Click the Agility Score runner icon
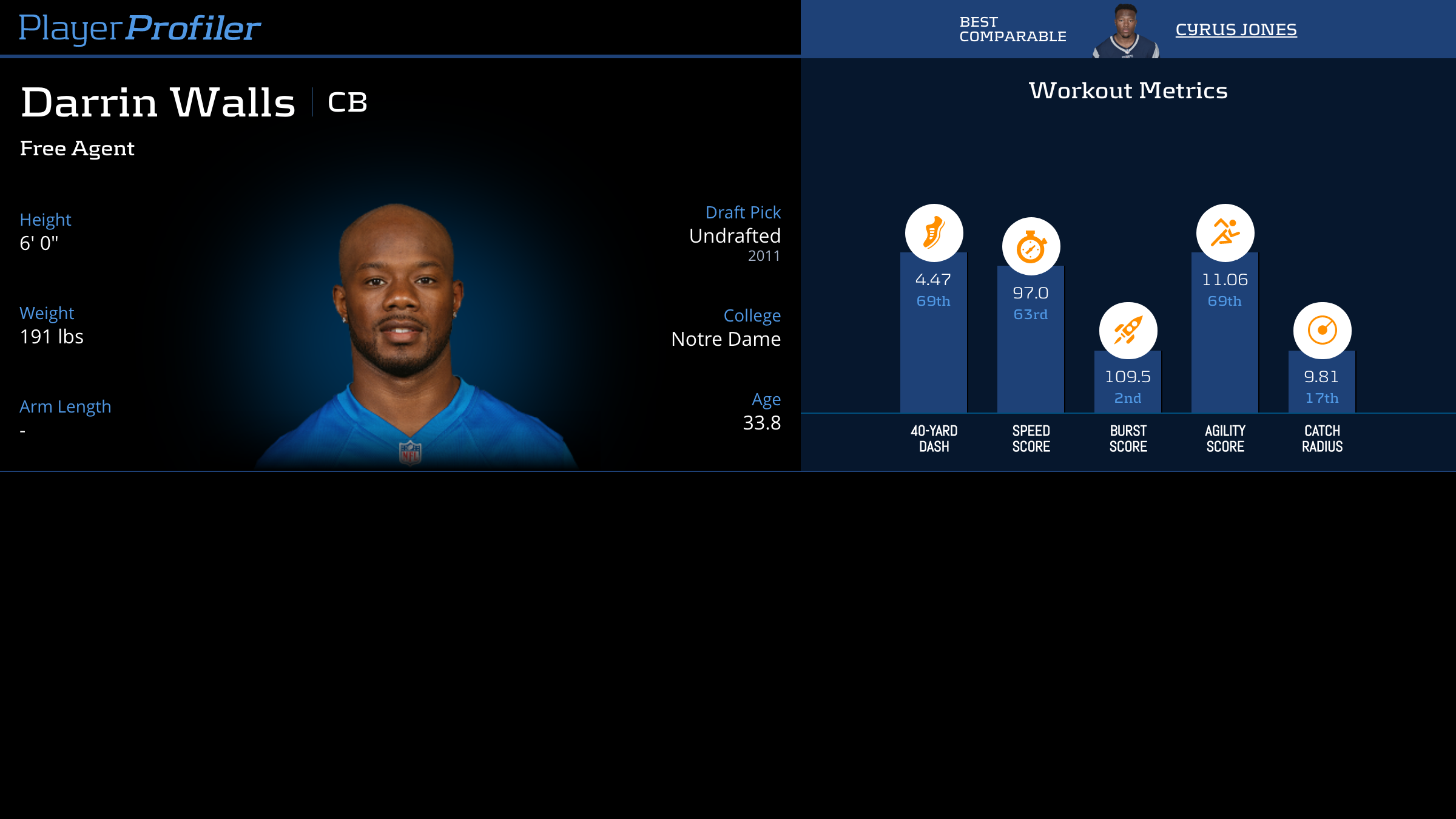1456x819 pixels. coord(1225,233)
